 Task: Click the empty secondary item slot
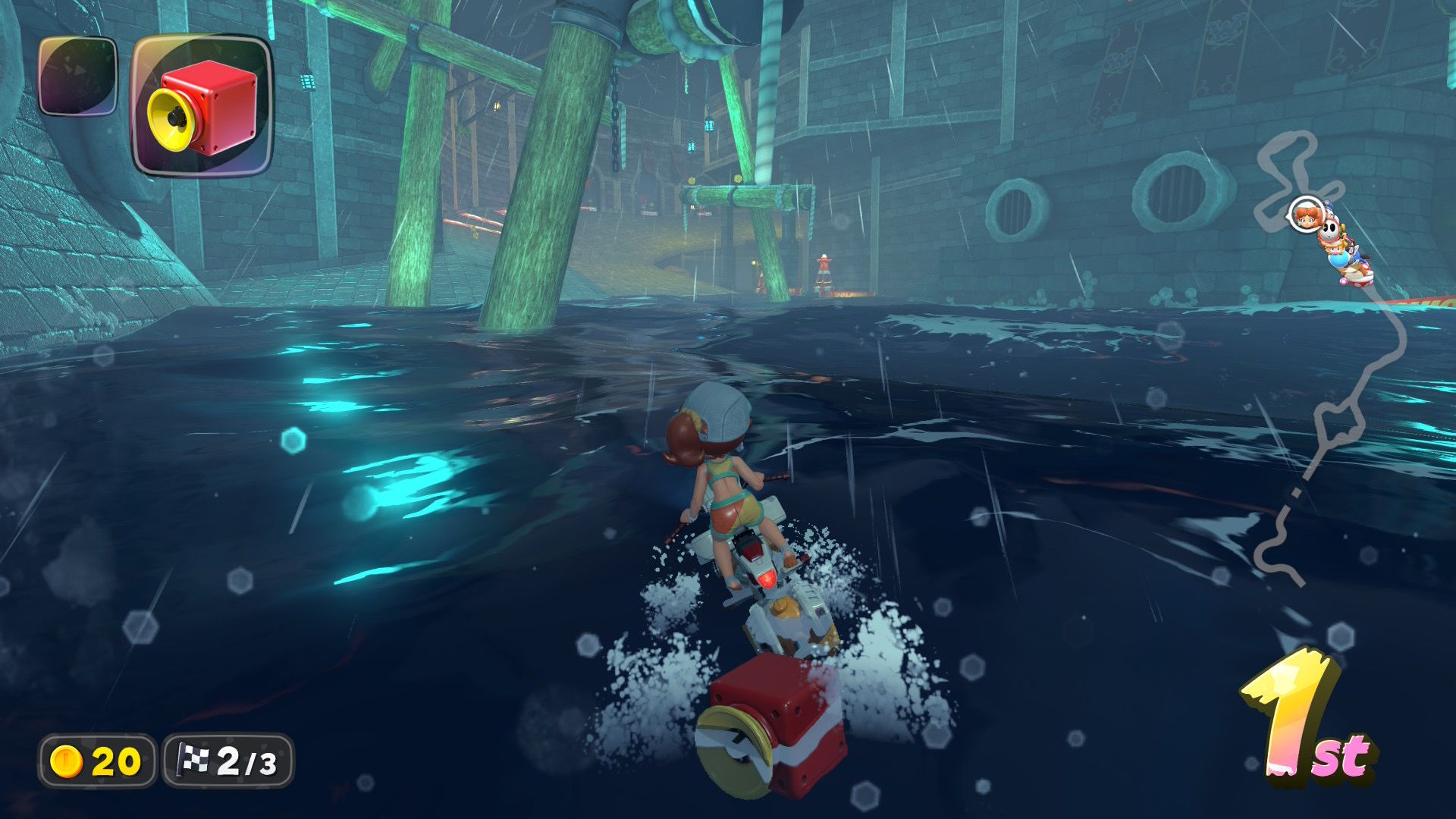(77, 76)
